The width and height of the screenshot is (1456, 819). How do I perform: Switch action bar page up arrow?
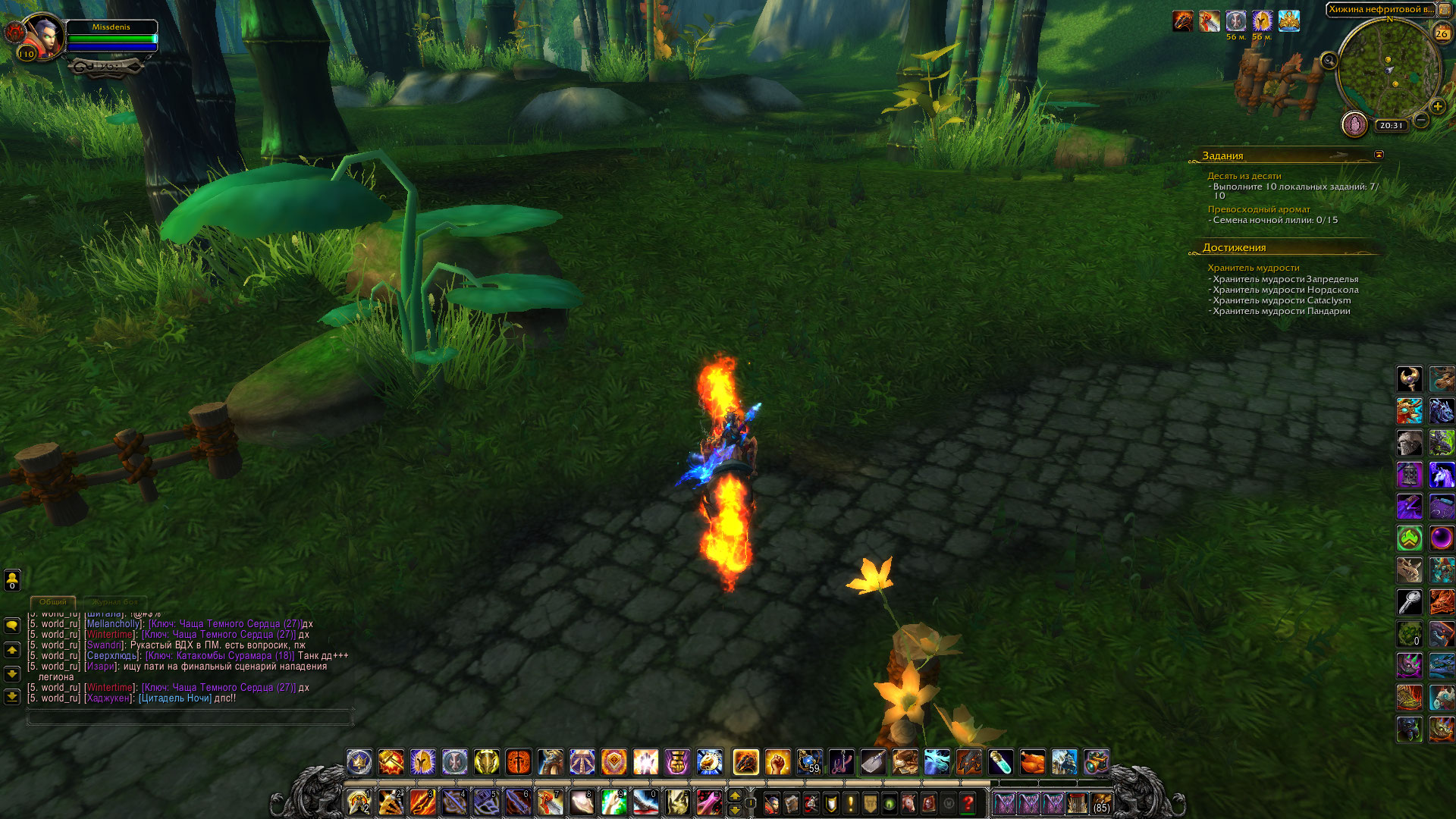pyautogui.click(x=734, y=795)
